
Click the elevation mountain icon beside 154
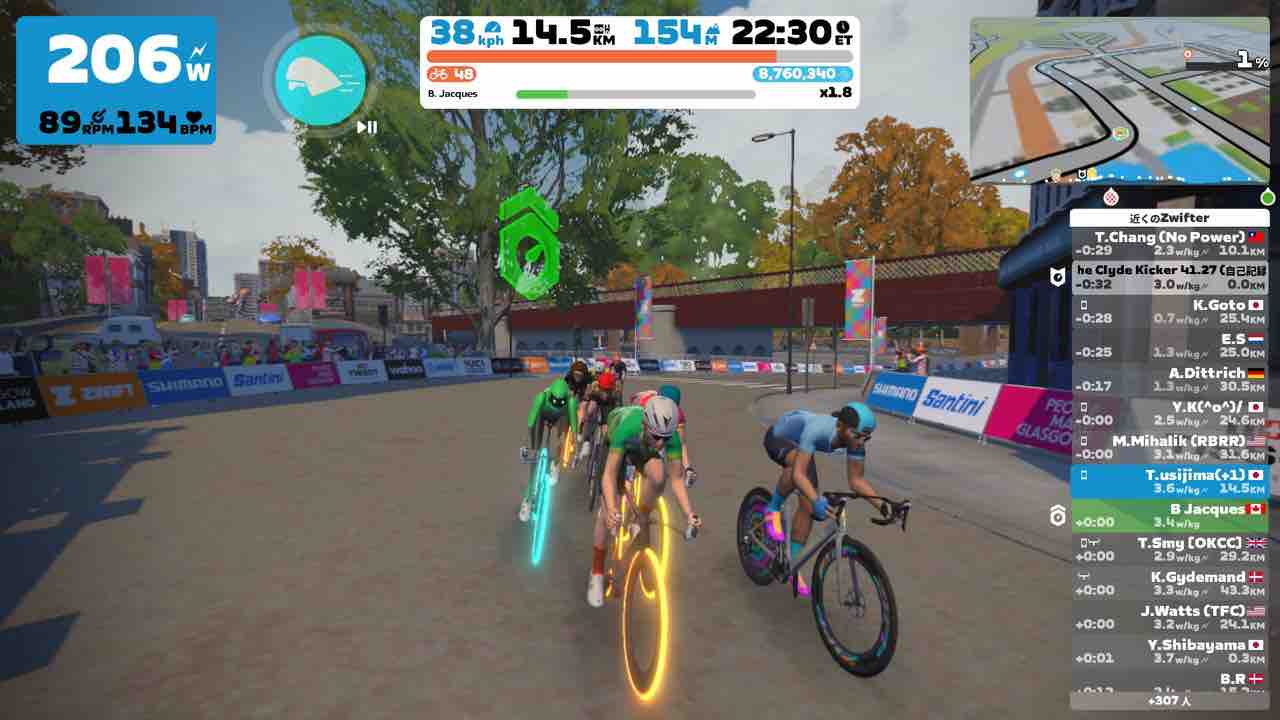coord(714,31)
